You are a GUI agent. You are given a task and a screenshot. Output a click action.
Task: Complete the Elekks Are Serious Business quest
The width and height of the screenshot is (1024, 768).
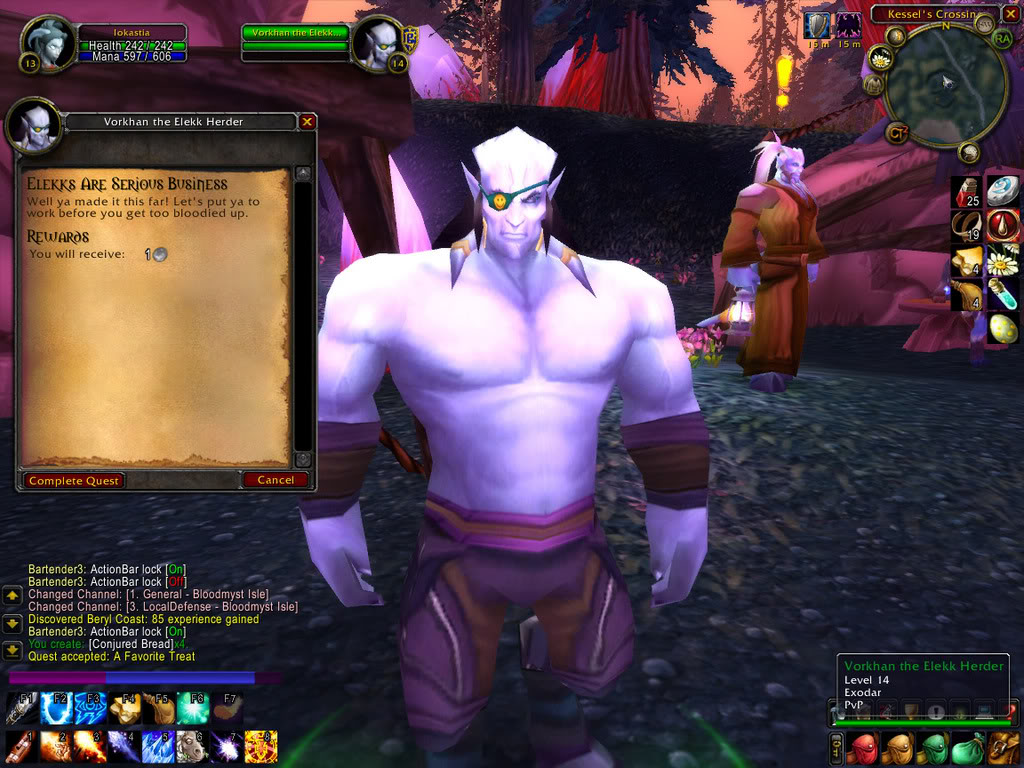point(75,480)
